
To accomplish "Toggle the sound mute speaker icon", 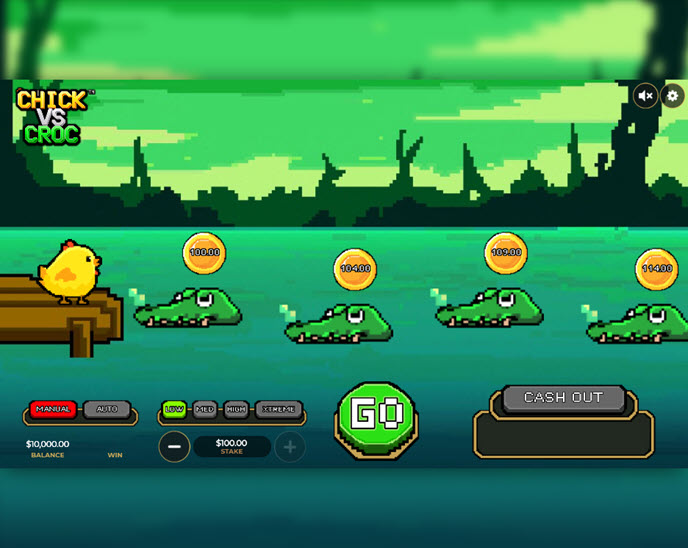I will coord(646,96).
